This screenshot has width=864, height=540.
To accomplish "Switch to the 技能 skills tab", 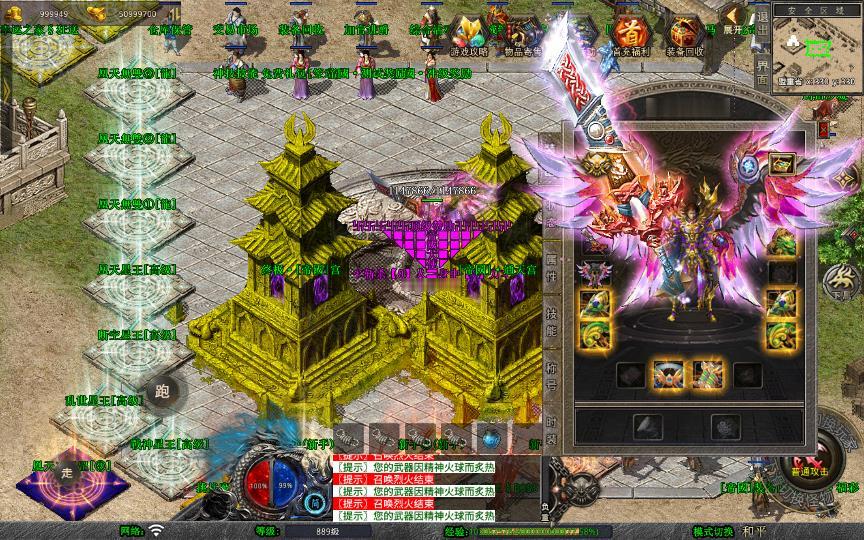I will 552,315.
